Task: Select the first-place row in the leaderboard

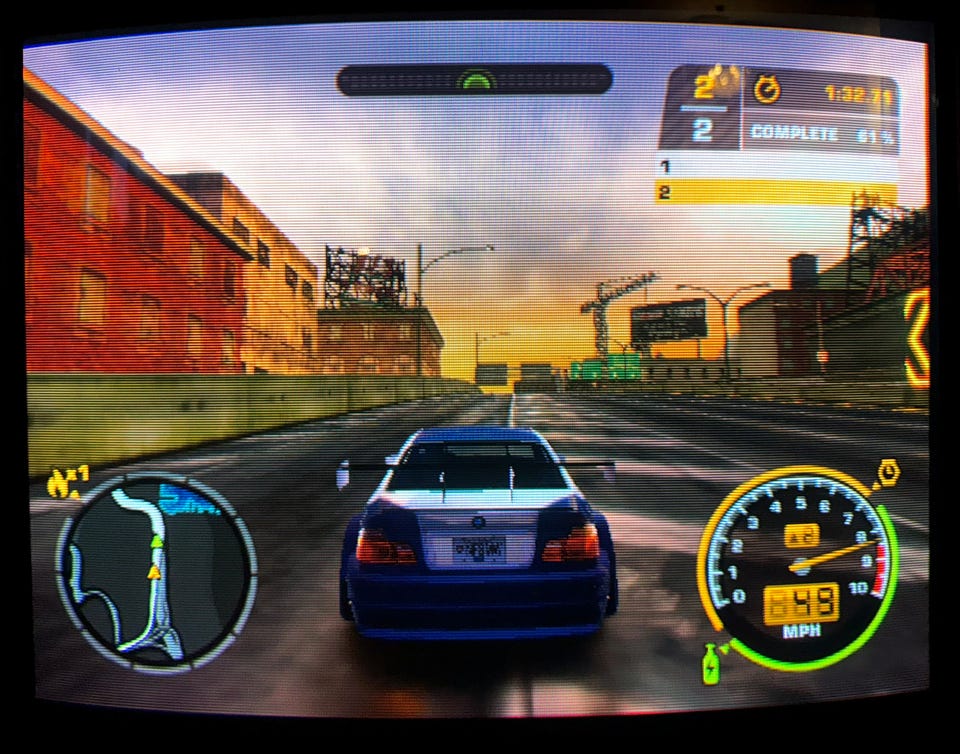Action: [x=776, y=167]
